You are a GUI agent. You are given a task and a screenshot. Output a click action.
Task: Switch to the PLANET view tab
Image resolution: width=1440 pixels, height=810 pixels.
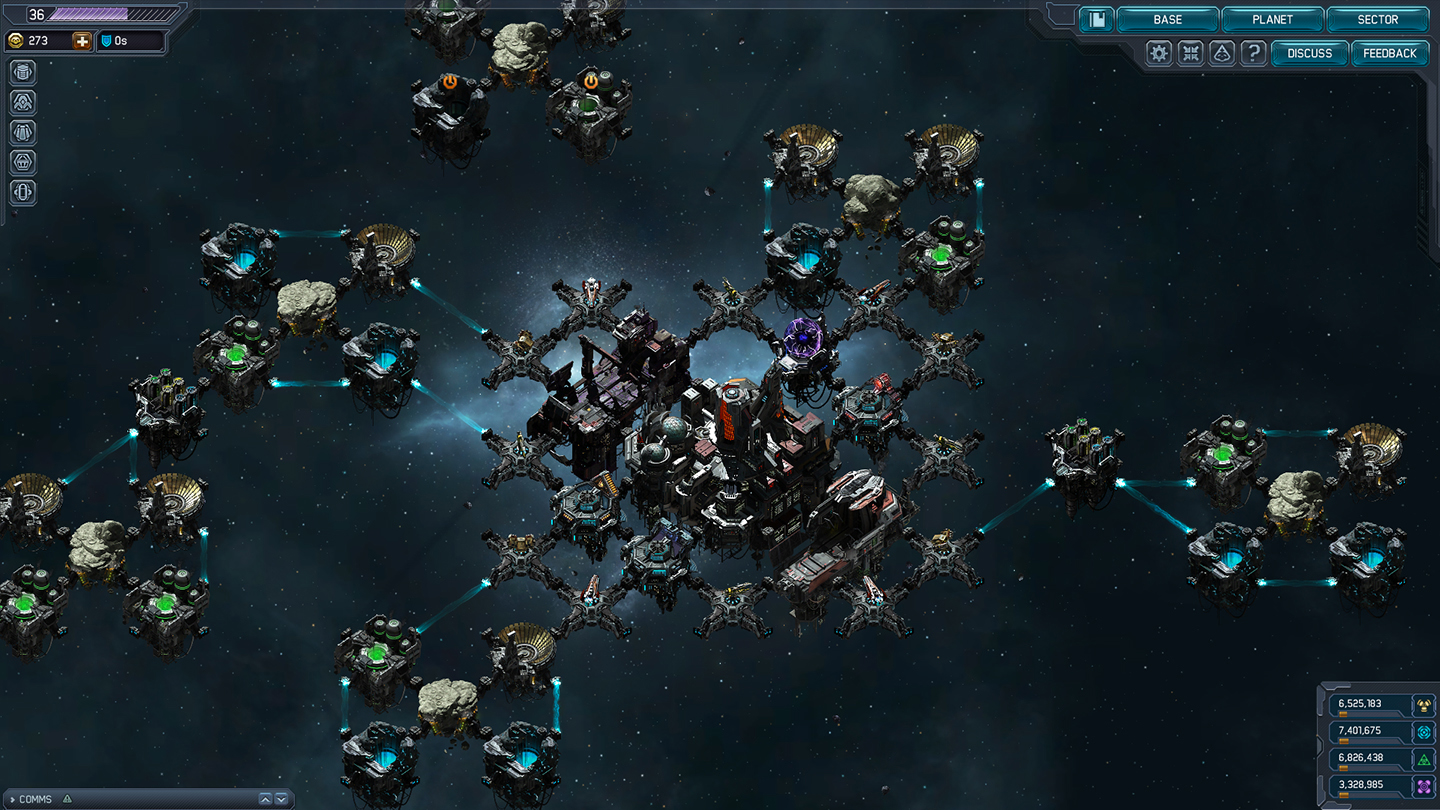click(x=1272, y=19)
